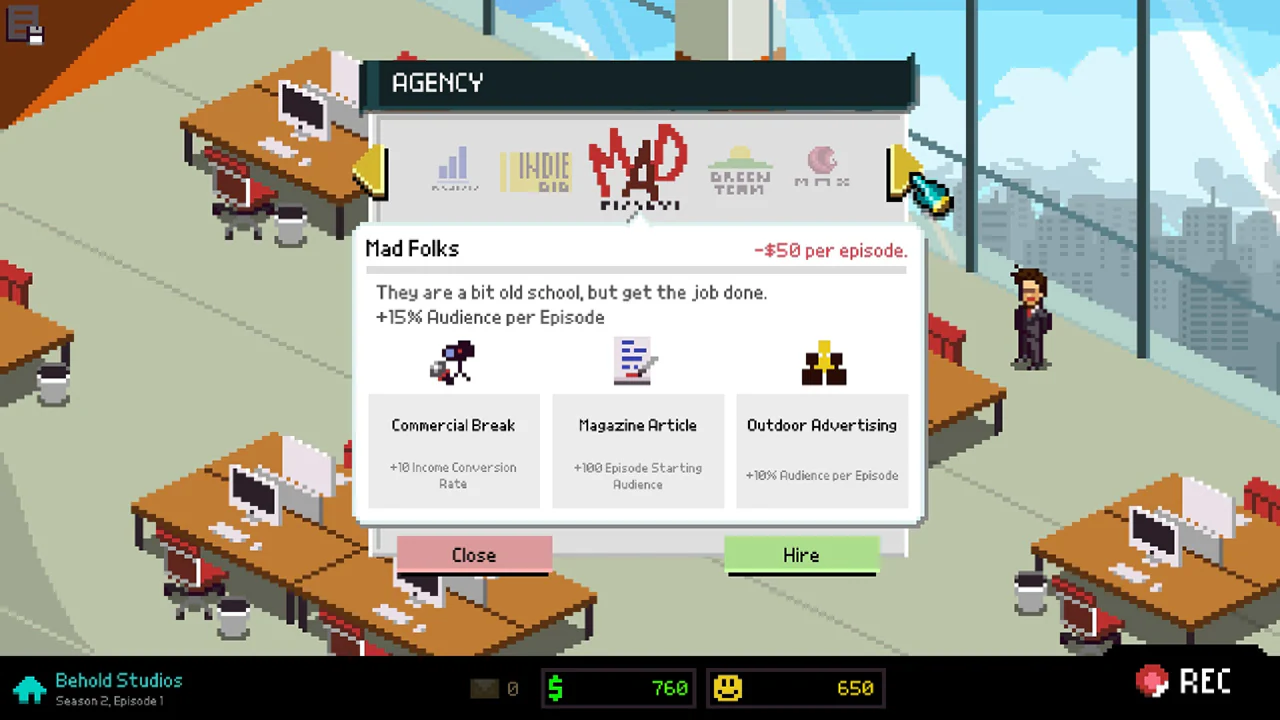Click the Magazine Article document icon
Image resolution: width=1280 pixels, height=720 pixels.
tap(637, 361)
